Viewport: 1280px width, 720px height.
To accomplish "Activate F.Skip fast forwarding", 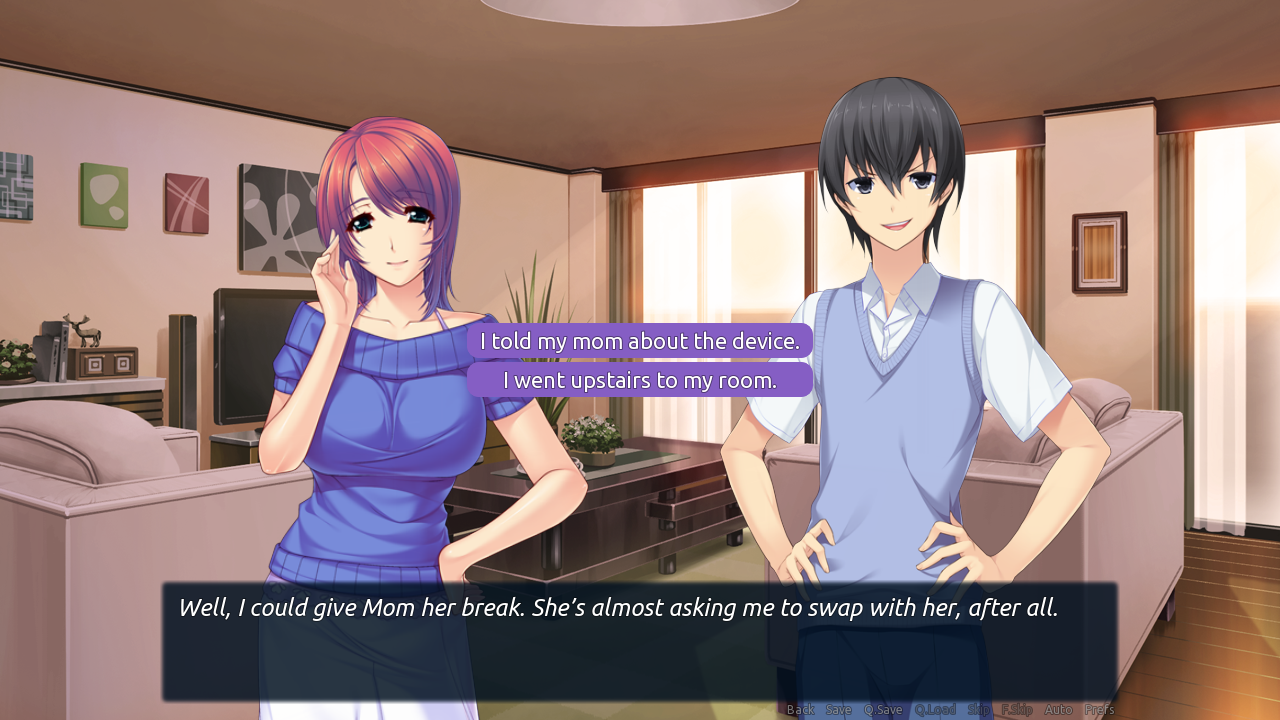I will tap(1018, 709).
